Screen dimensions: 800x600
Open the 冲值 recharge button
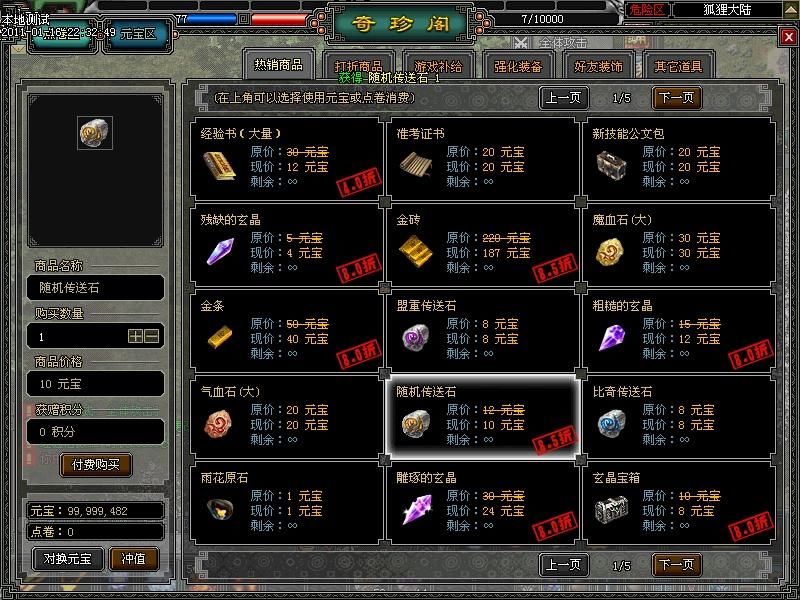pos(134,558)
